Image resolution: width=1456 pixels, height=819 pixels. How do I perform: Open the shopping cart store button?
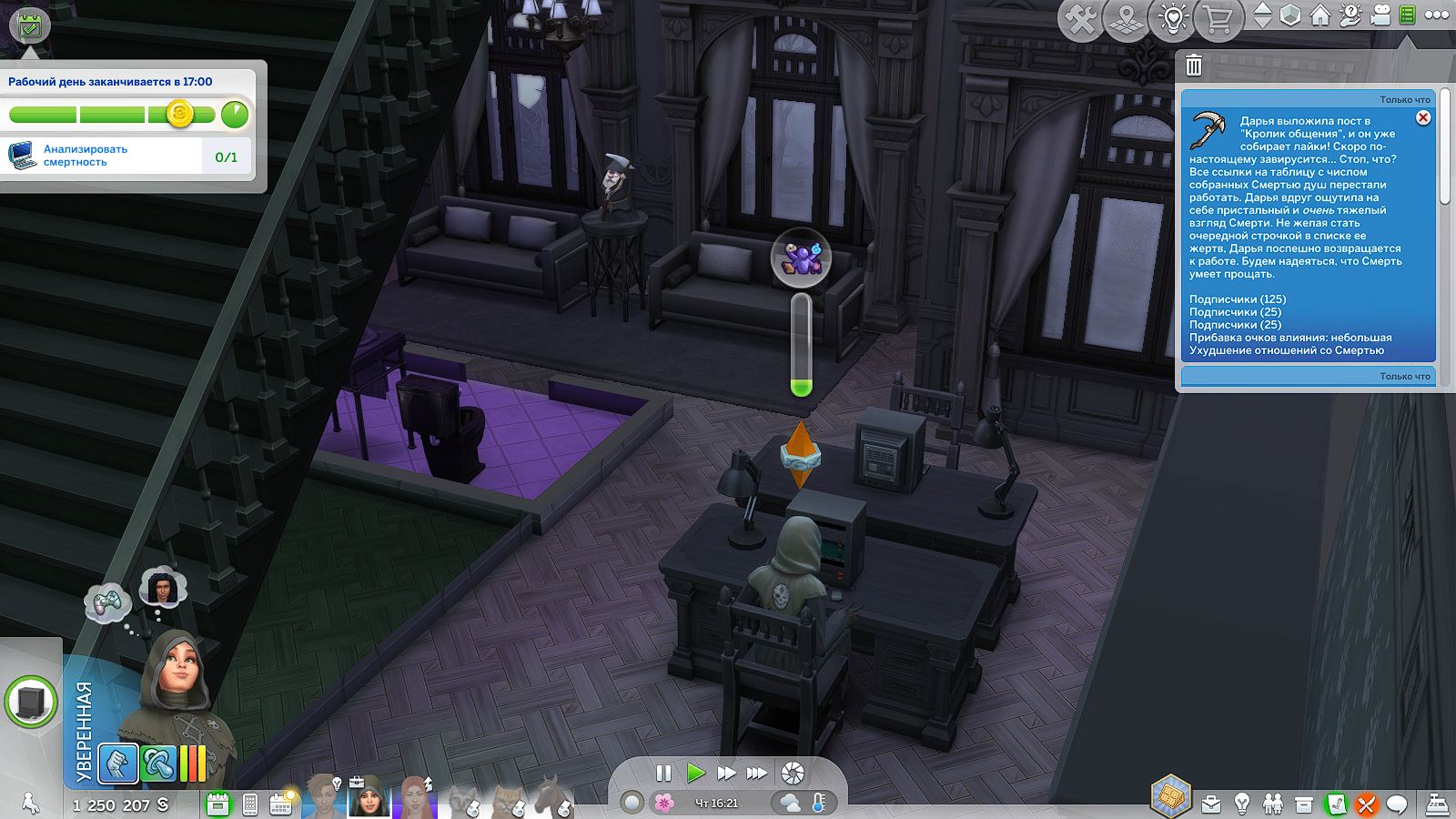click(1218, 19)
